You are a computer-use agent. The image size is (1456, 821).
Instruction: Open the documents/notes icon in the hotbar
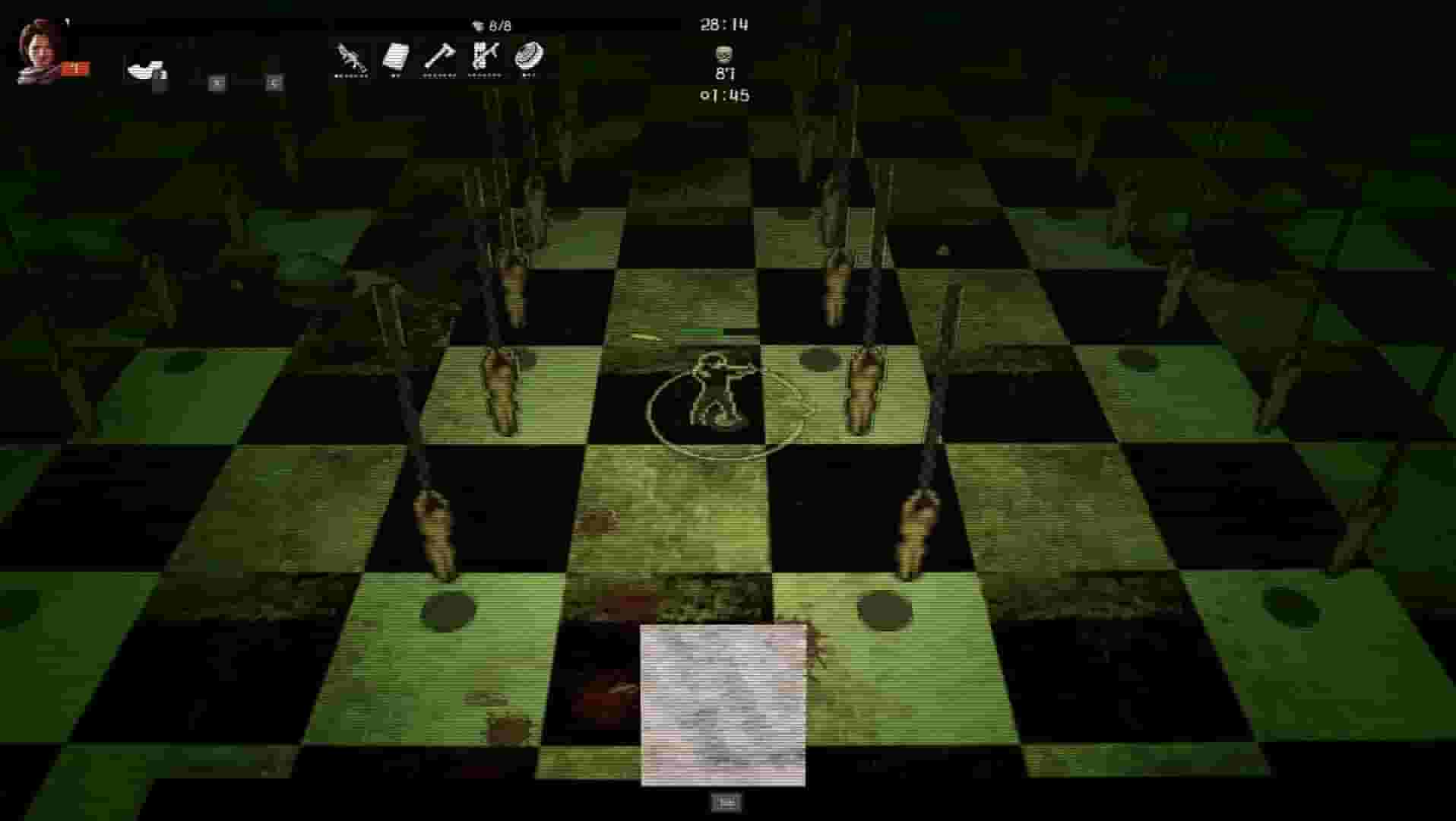point(395,55)
